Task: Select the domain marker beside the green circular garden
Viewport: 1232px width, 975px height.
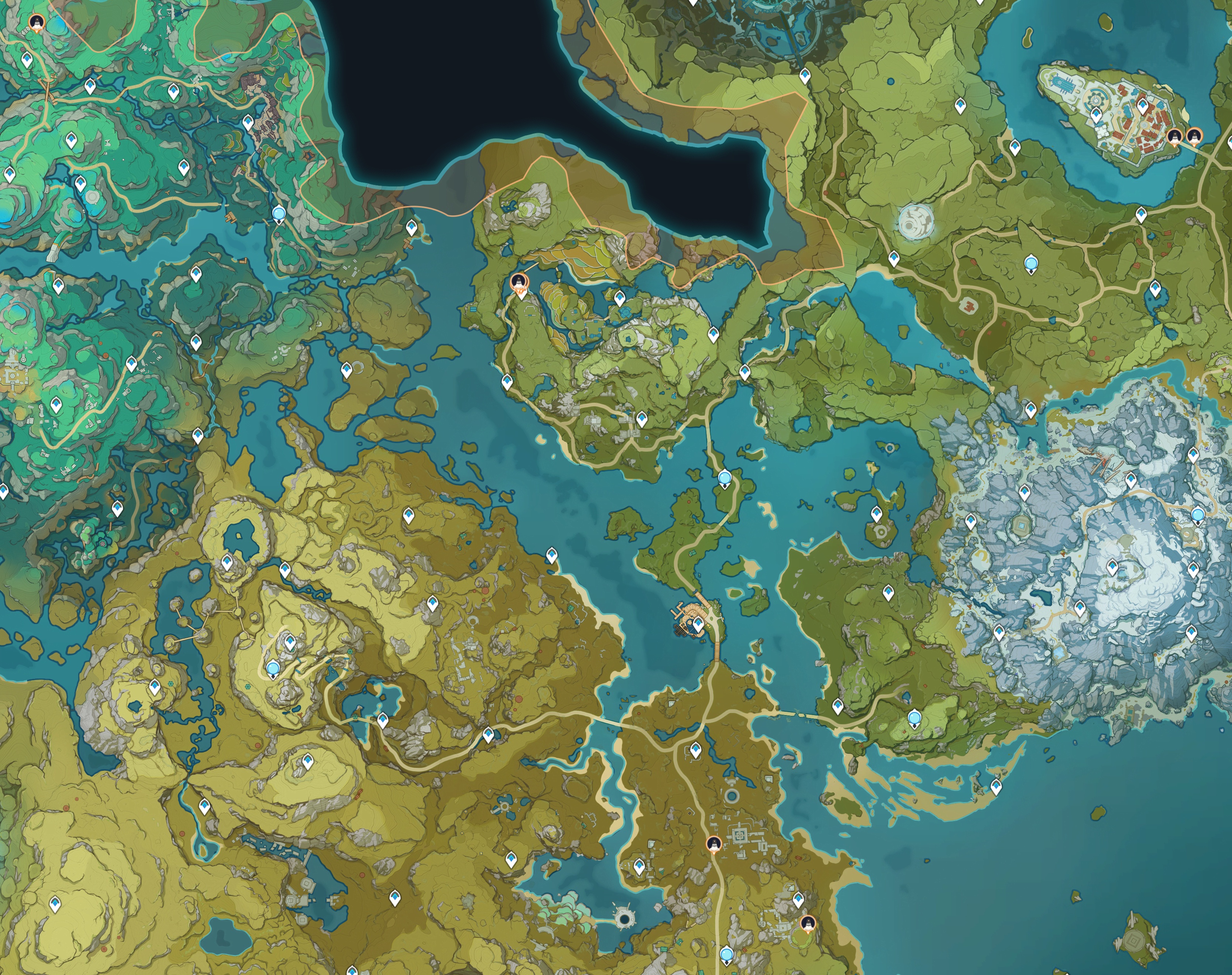Action: [x=808, y=923]
